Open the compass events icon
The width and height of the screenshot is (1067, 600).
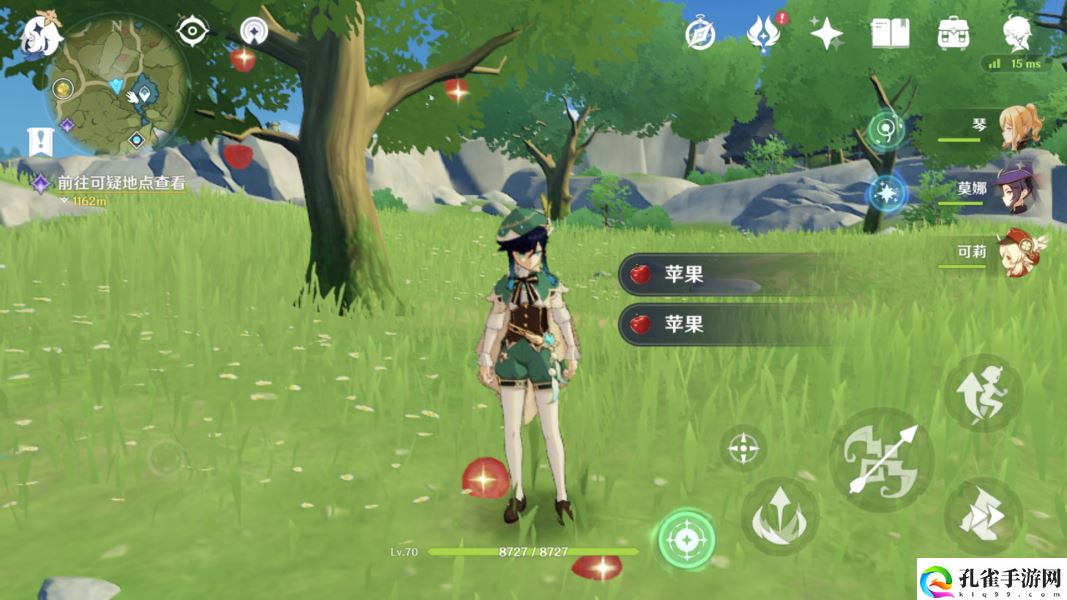pyautogui.click(x=700, y=34)
